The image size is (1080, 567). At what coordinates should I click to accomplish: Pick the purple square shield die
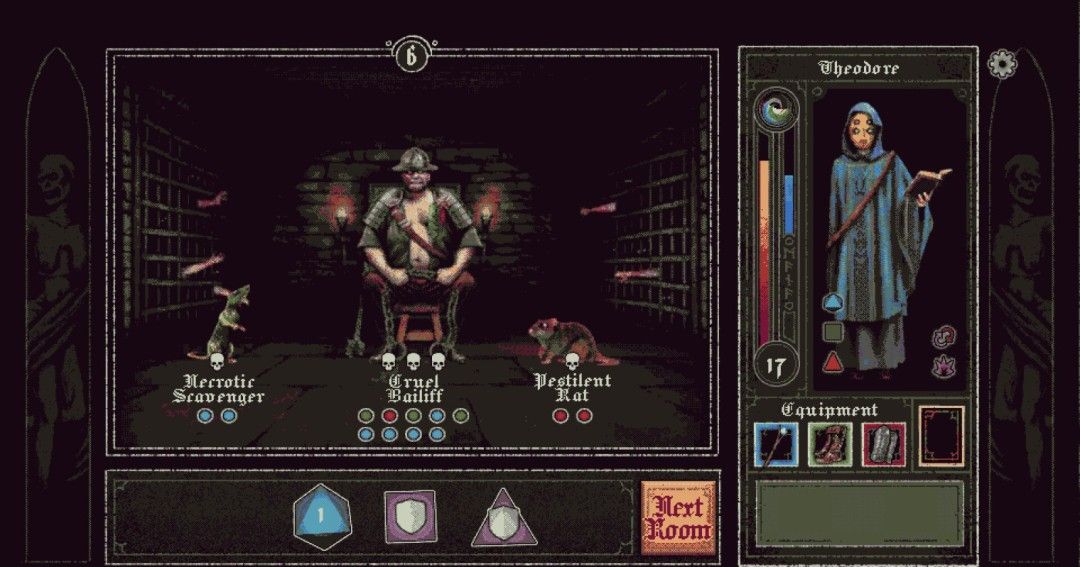(410, 517)
